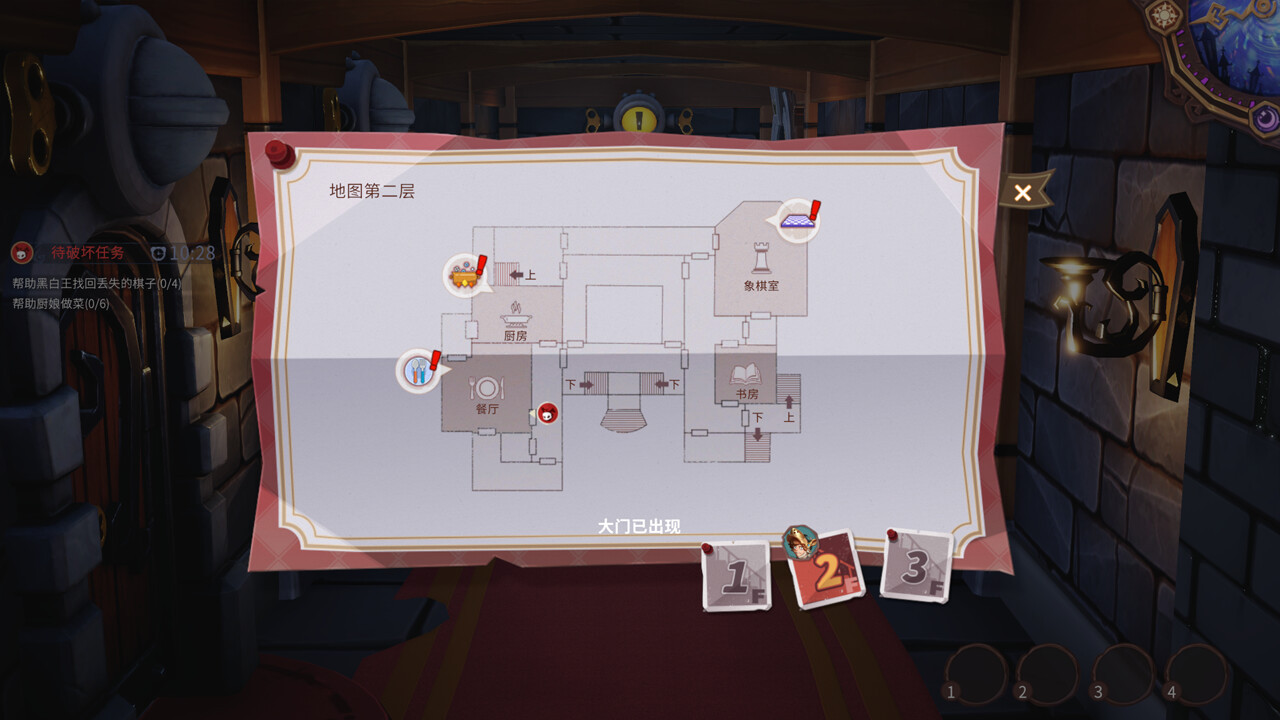Image resolution: width=1280 pixels, height=720 pixels.
Task: Select the red devil player marker on map
Action: [x=548, y=413]
